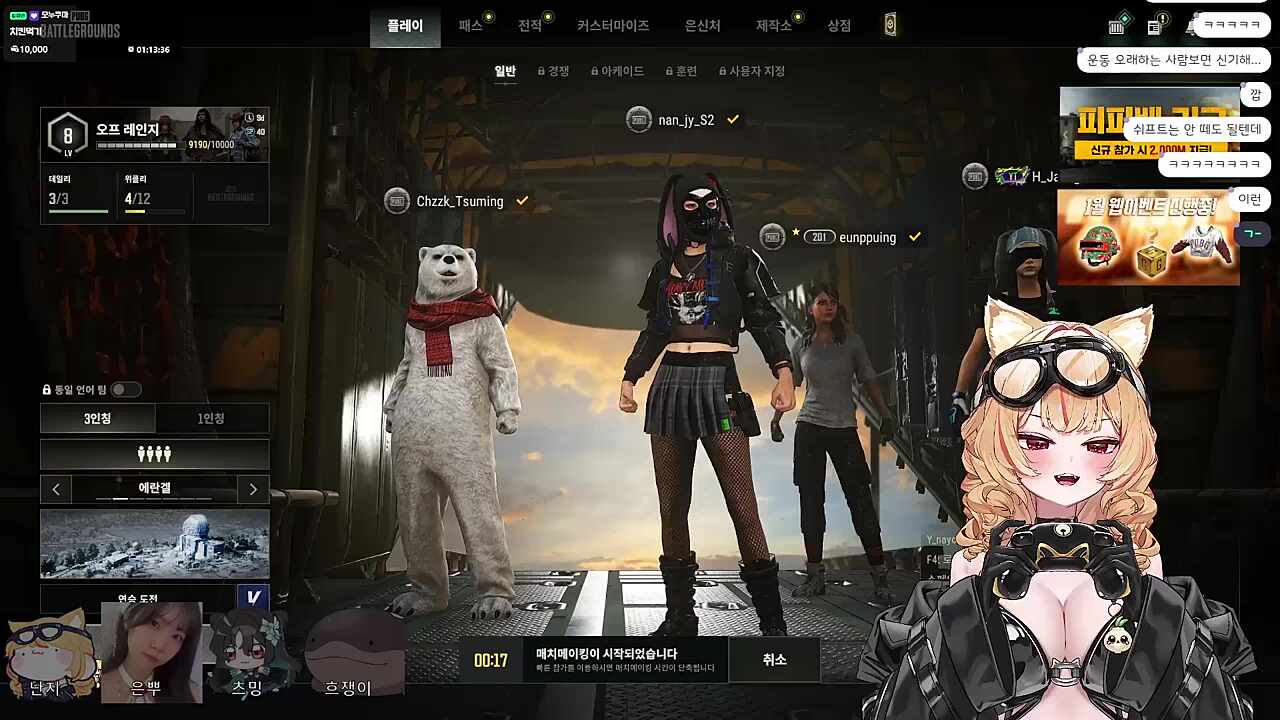Cancel matchmaking with the 취소 button
This screenshot has height=720, width=1280.
pos(774,660)
